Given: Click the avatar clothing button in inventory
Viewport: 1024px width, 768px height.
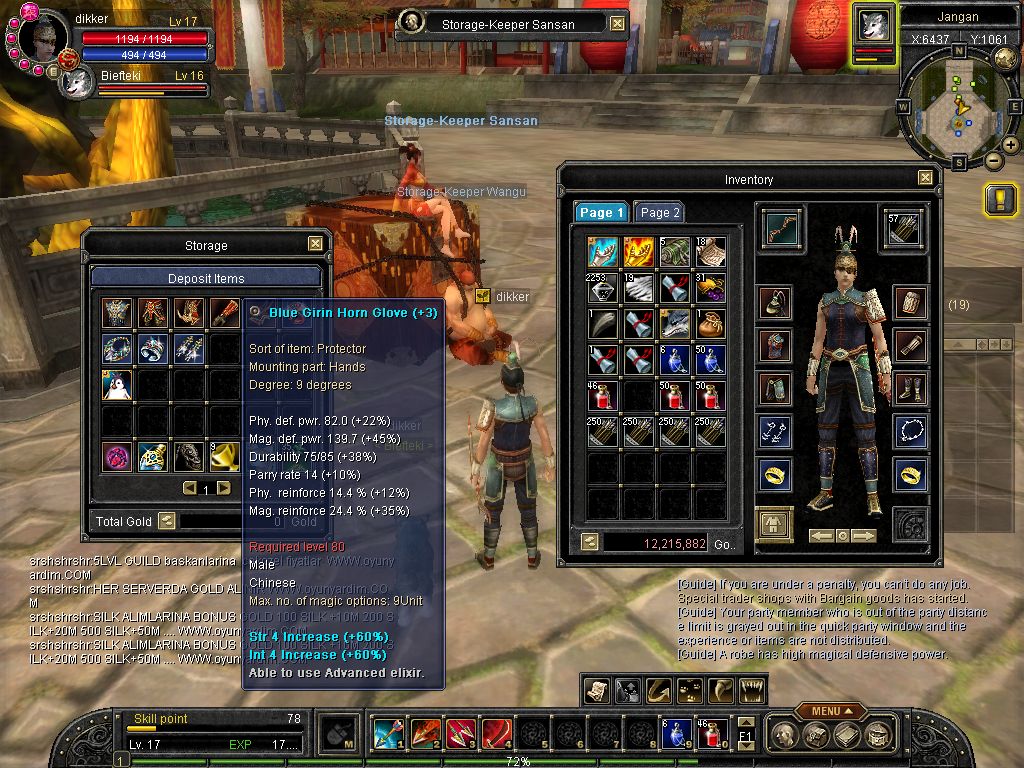Looking at the screenshot, I should pyautogui.click(x=774, y=523).
